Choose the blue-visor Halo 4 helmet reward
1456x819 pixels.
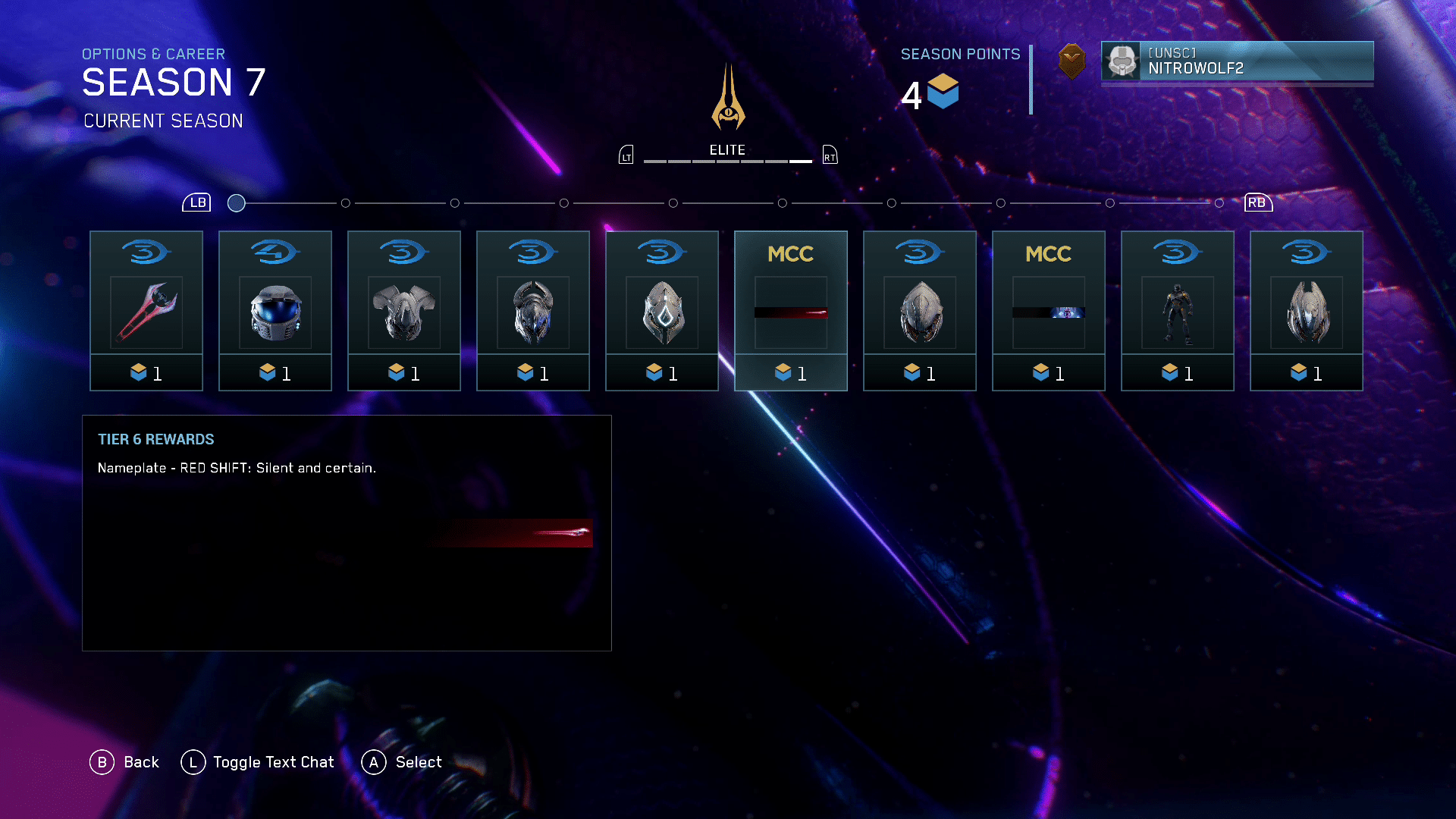275,311
